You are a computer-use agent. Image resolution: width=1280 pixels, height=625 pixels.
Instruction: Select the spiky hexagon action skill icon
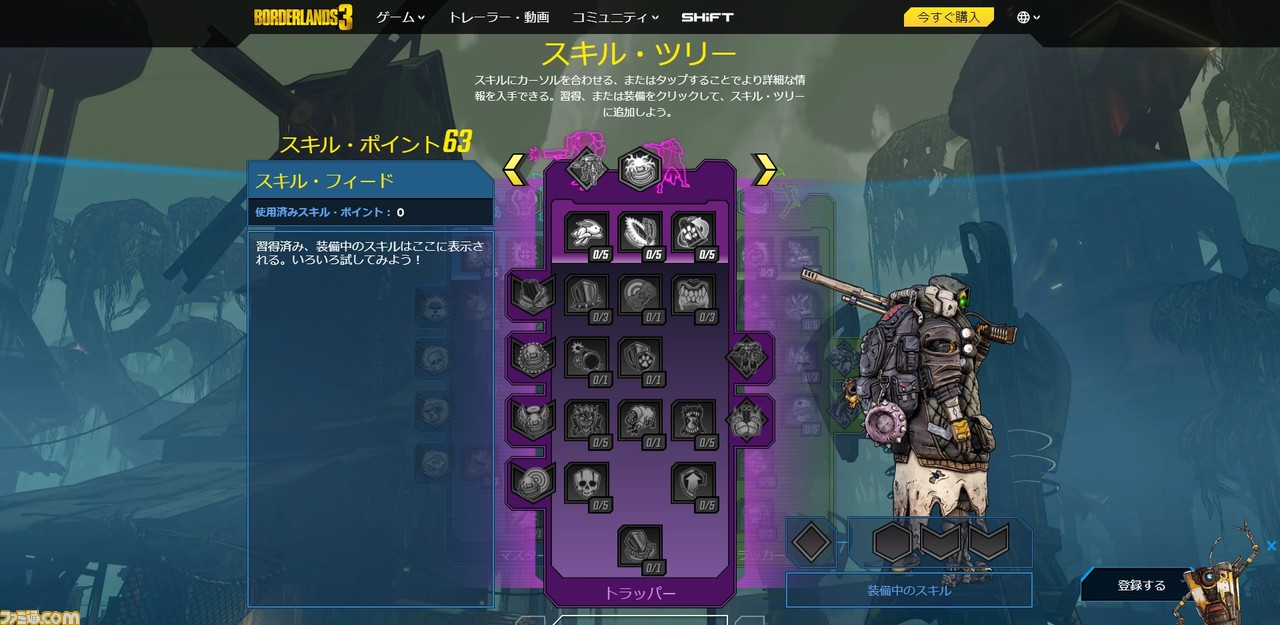coord(639,169)
